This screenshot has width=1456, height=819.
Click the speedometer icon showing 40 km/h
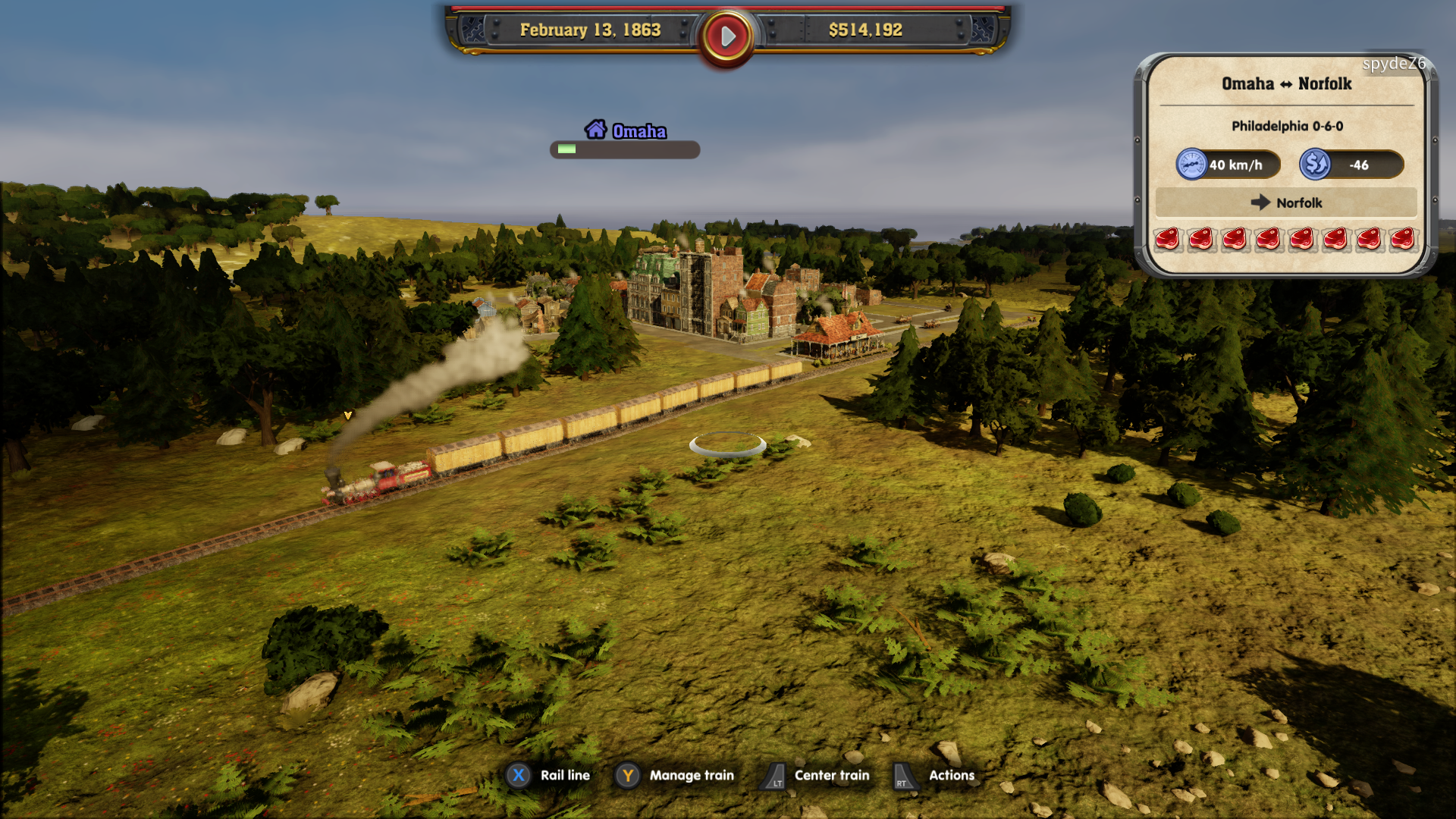pyautogui.click(x=1191, y=164)
